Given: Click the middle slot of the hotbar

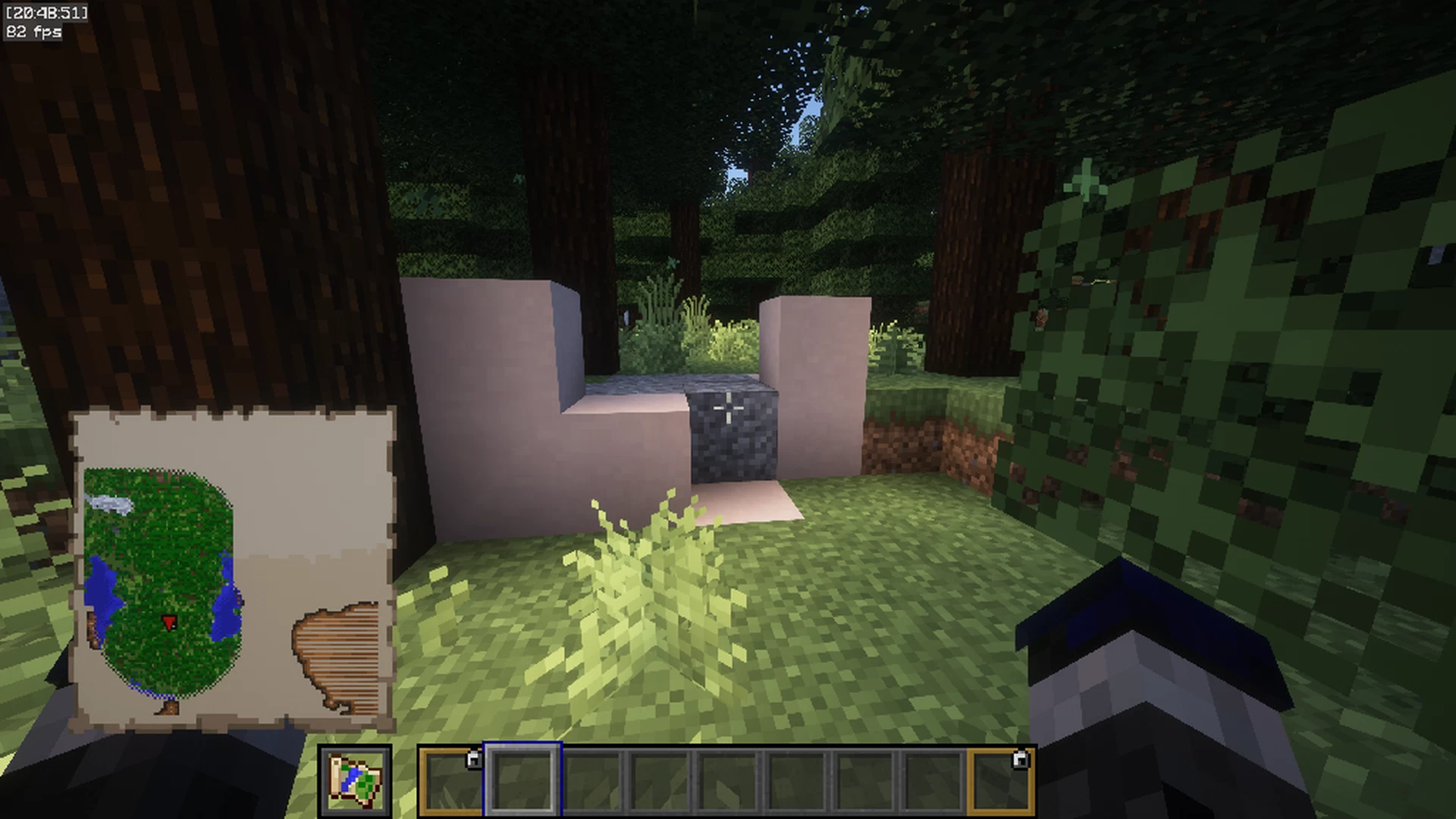Looking at the screenshot, I should (726, 781).
